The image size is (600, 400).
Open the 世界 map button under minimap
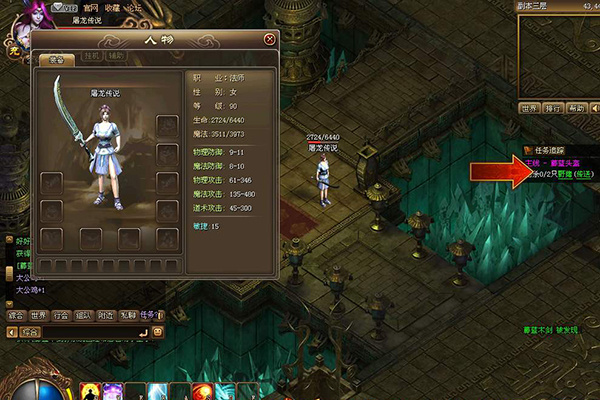coord(529,107)
